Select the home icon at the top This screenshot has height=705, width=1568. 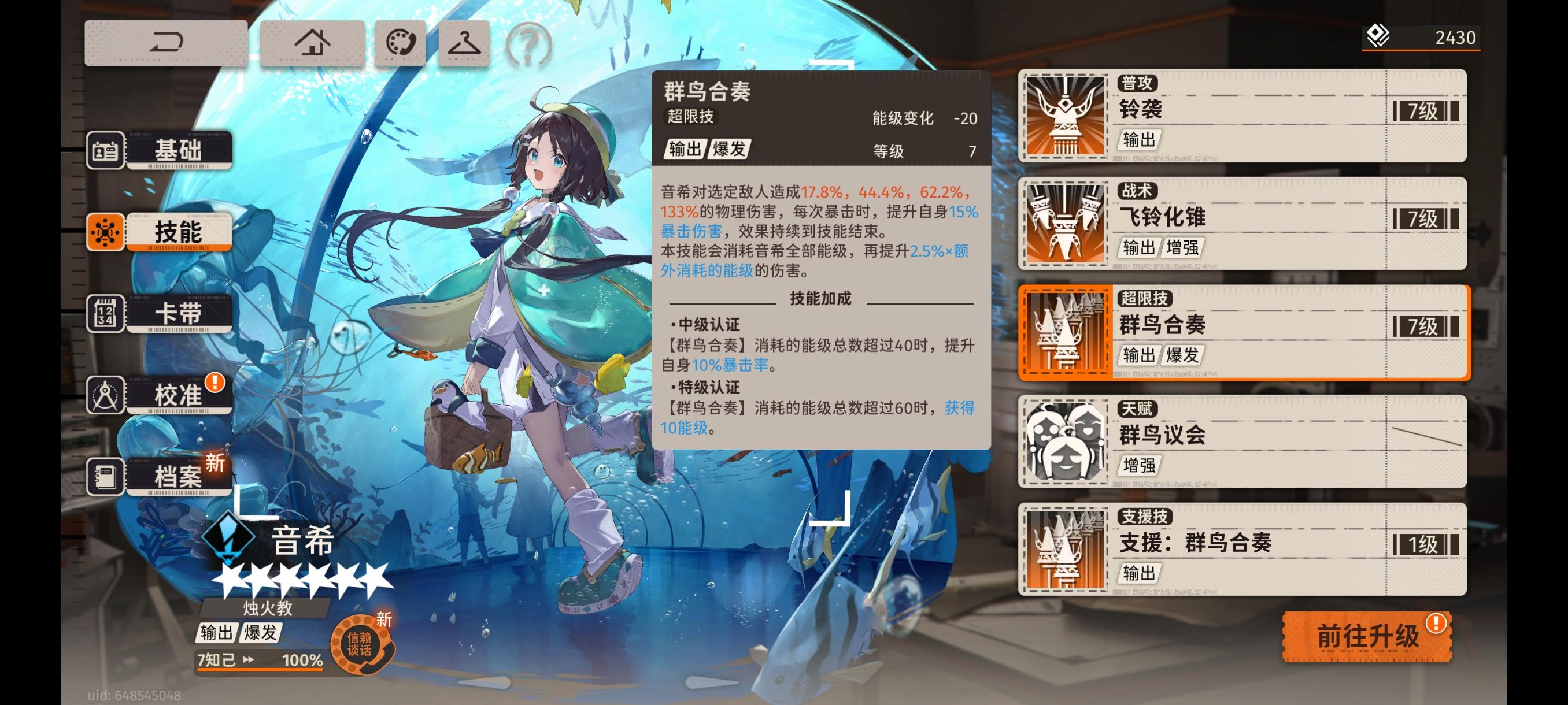(314, 42)
